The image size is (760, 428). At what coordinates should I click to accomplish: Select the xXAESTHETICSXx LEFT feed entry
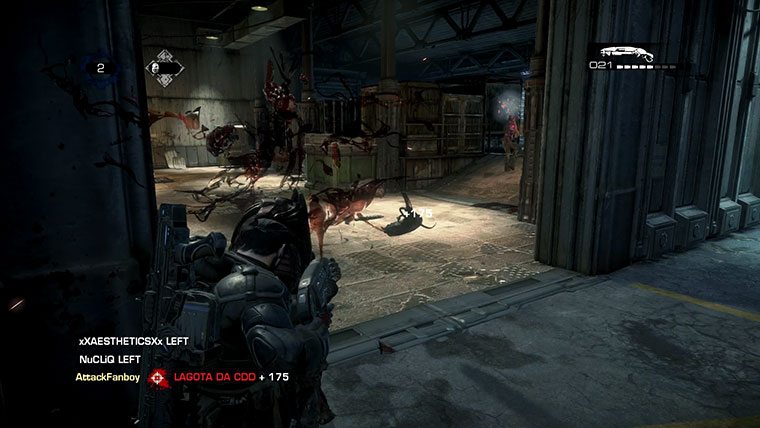[x=134, y=341]
